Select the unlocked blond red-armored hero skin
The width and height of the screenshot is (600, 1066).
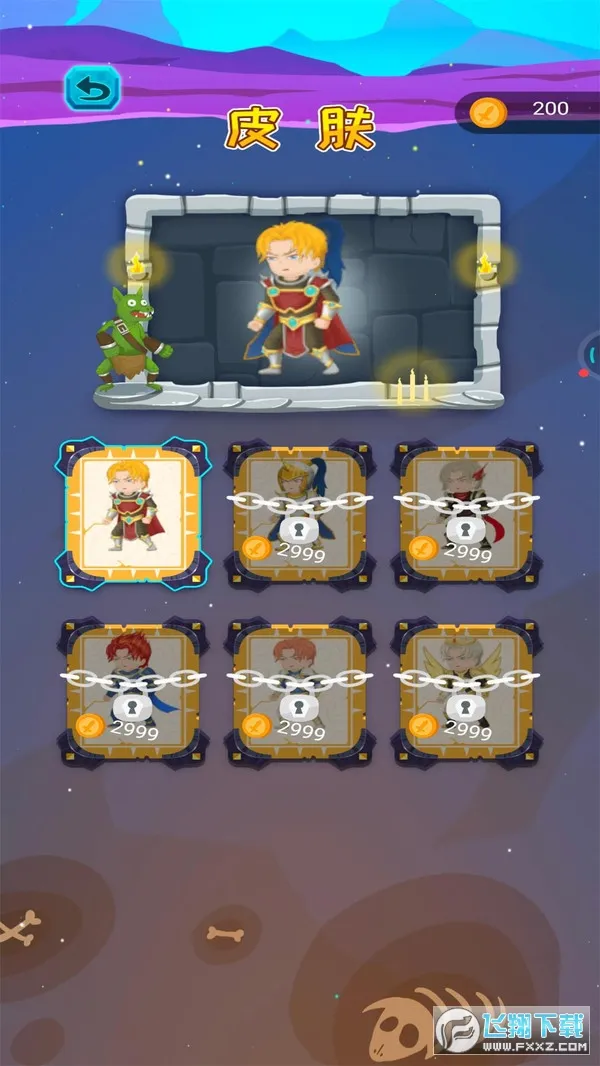pos(131,511)
